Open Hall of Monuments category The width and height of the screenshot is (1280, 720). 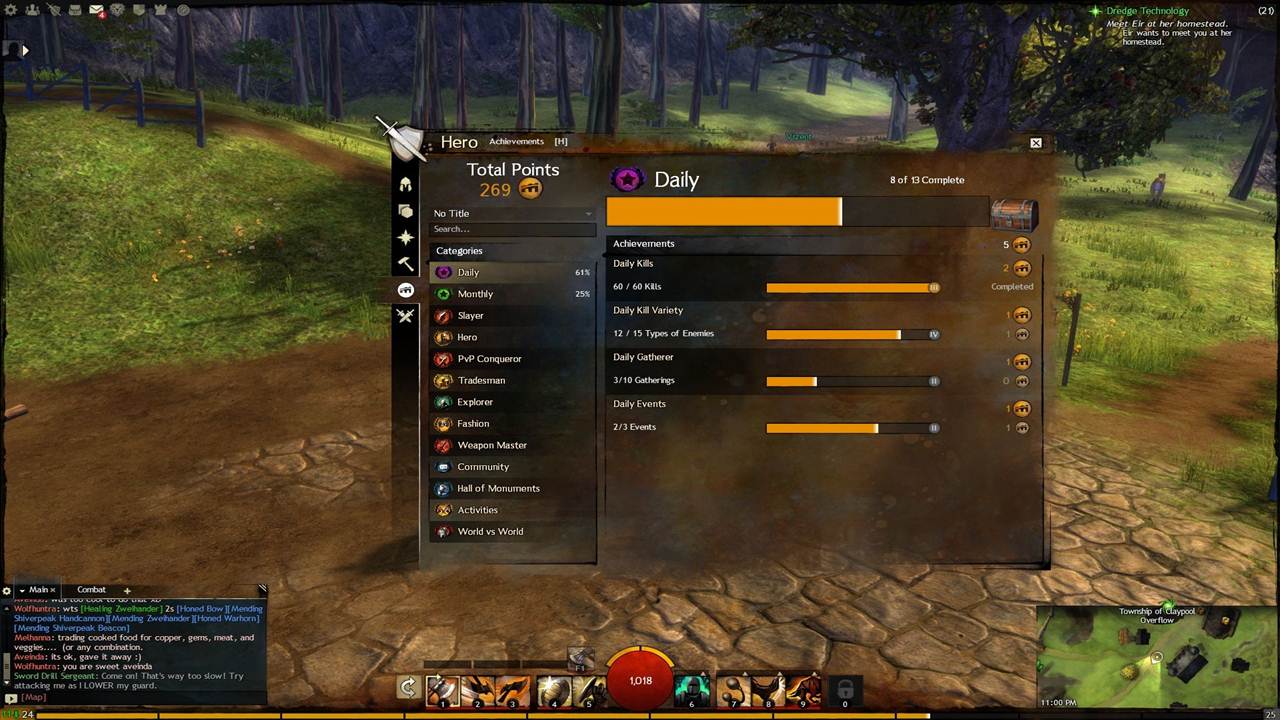pyautogui.click(x=498, y=489)
